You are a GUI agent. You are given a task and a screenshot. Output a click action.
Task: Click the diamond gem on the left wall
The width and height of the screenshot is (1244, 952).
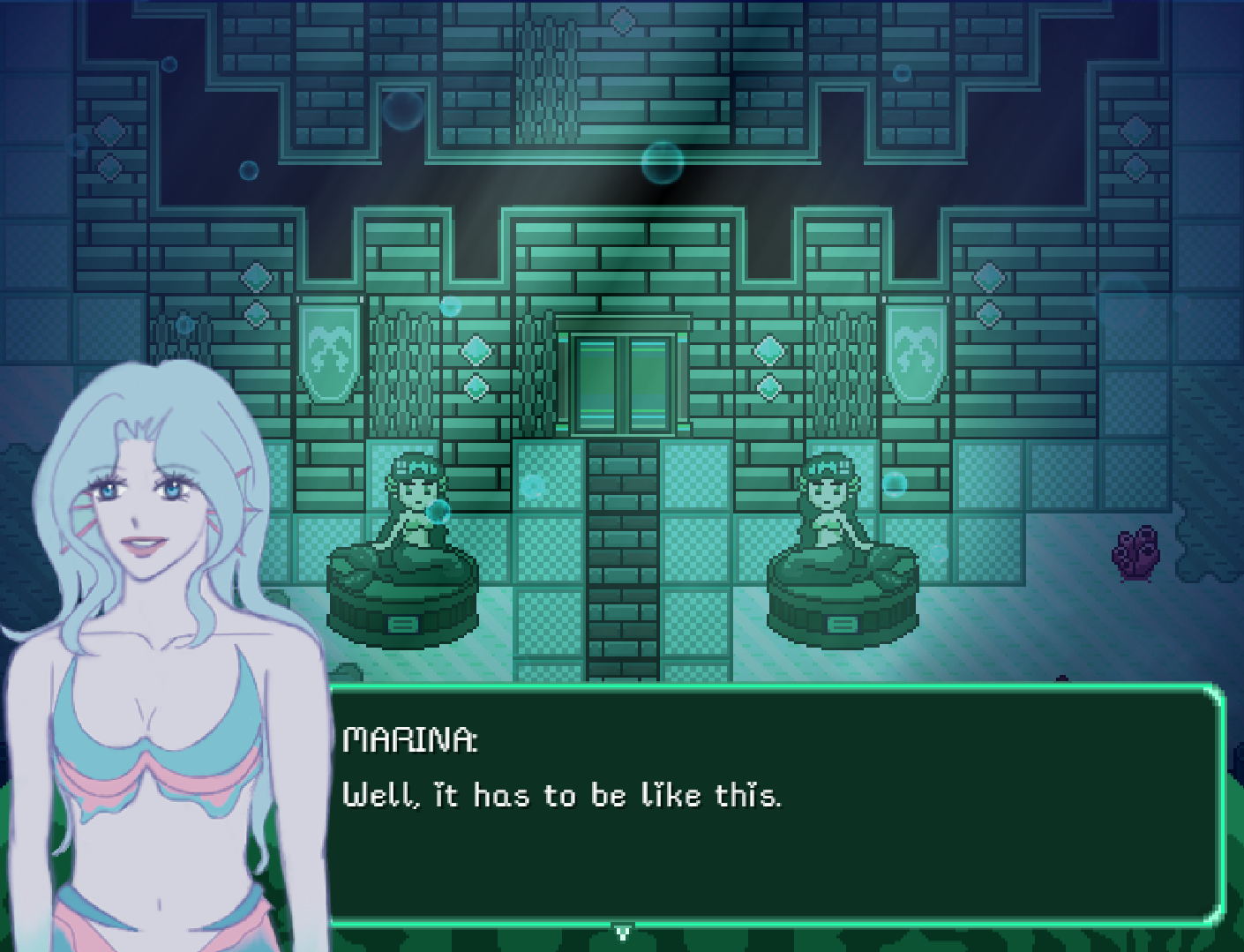coord(476,350)
